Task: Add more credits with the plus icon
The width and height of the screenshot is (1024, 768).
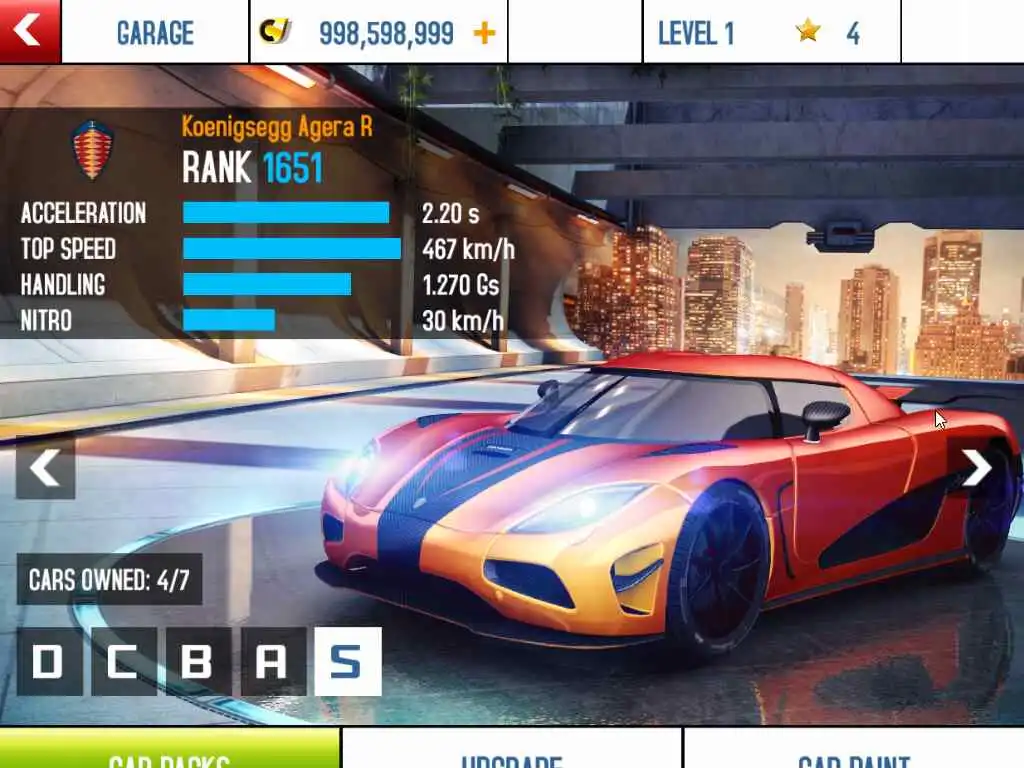Action: click(x=484, y=33)
